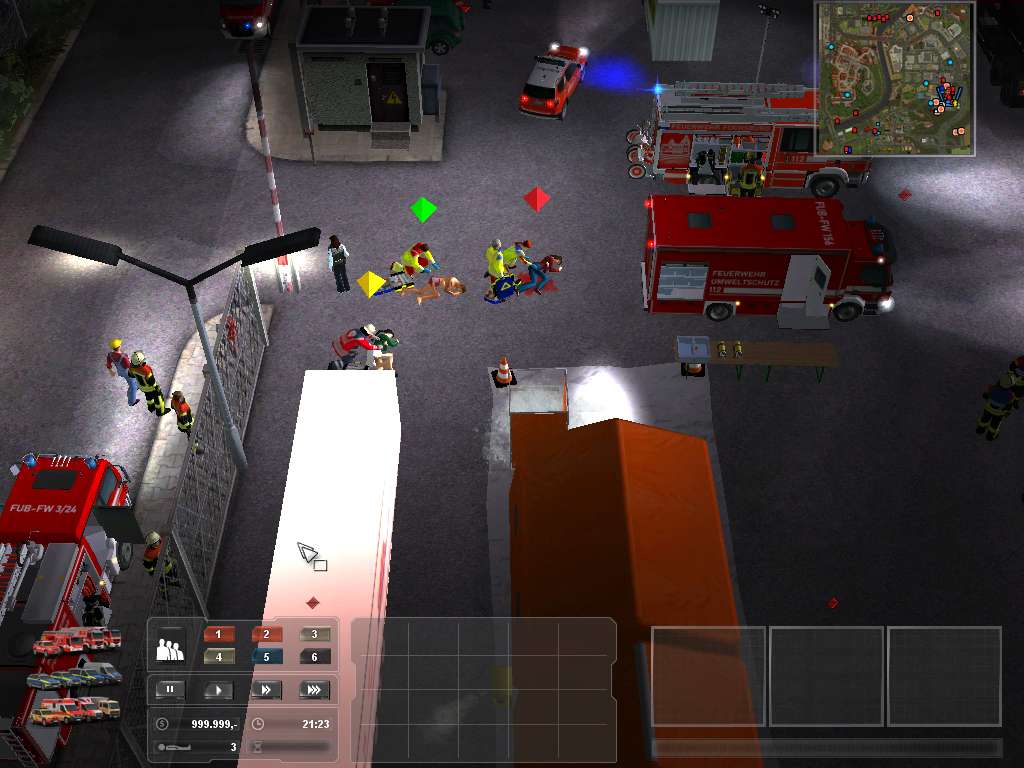
Task: Select the personnel group silhouette icon
Action: (170, 650)
